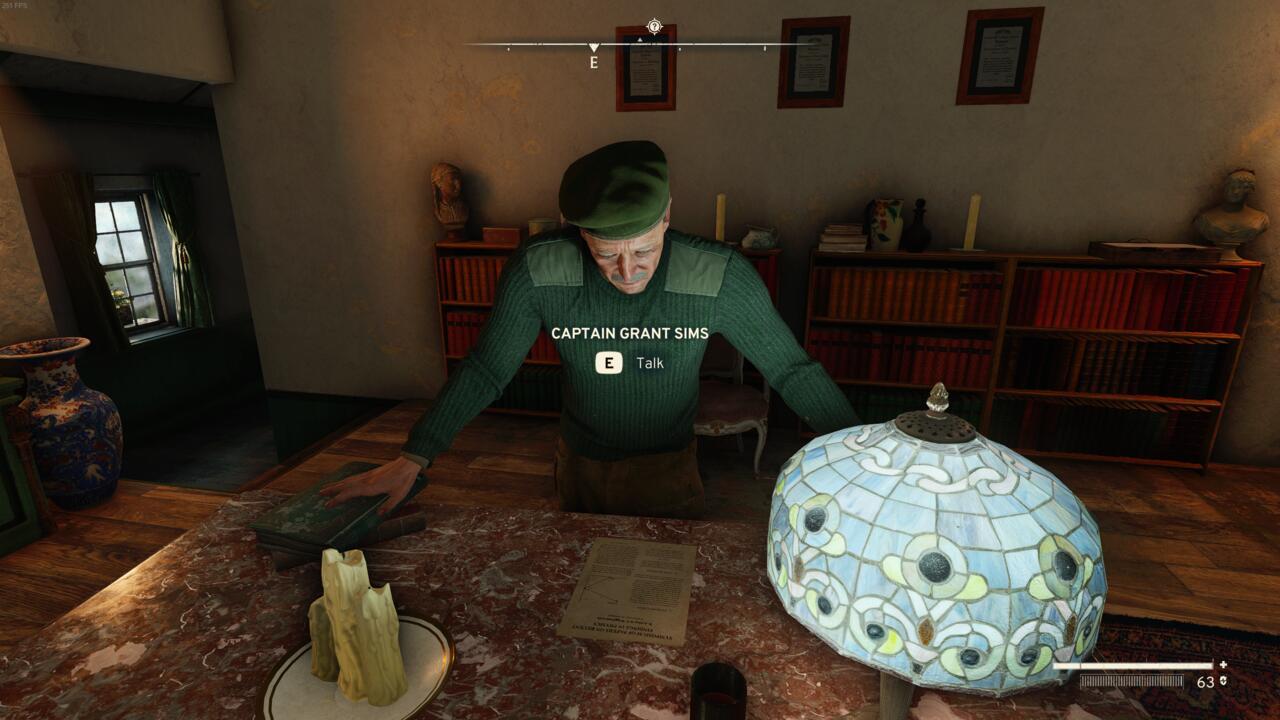Click the white triangle pointer on the compass
Screen dimensions: 1280x720
594,45
